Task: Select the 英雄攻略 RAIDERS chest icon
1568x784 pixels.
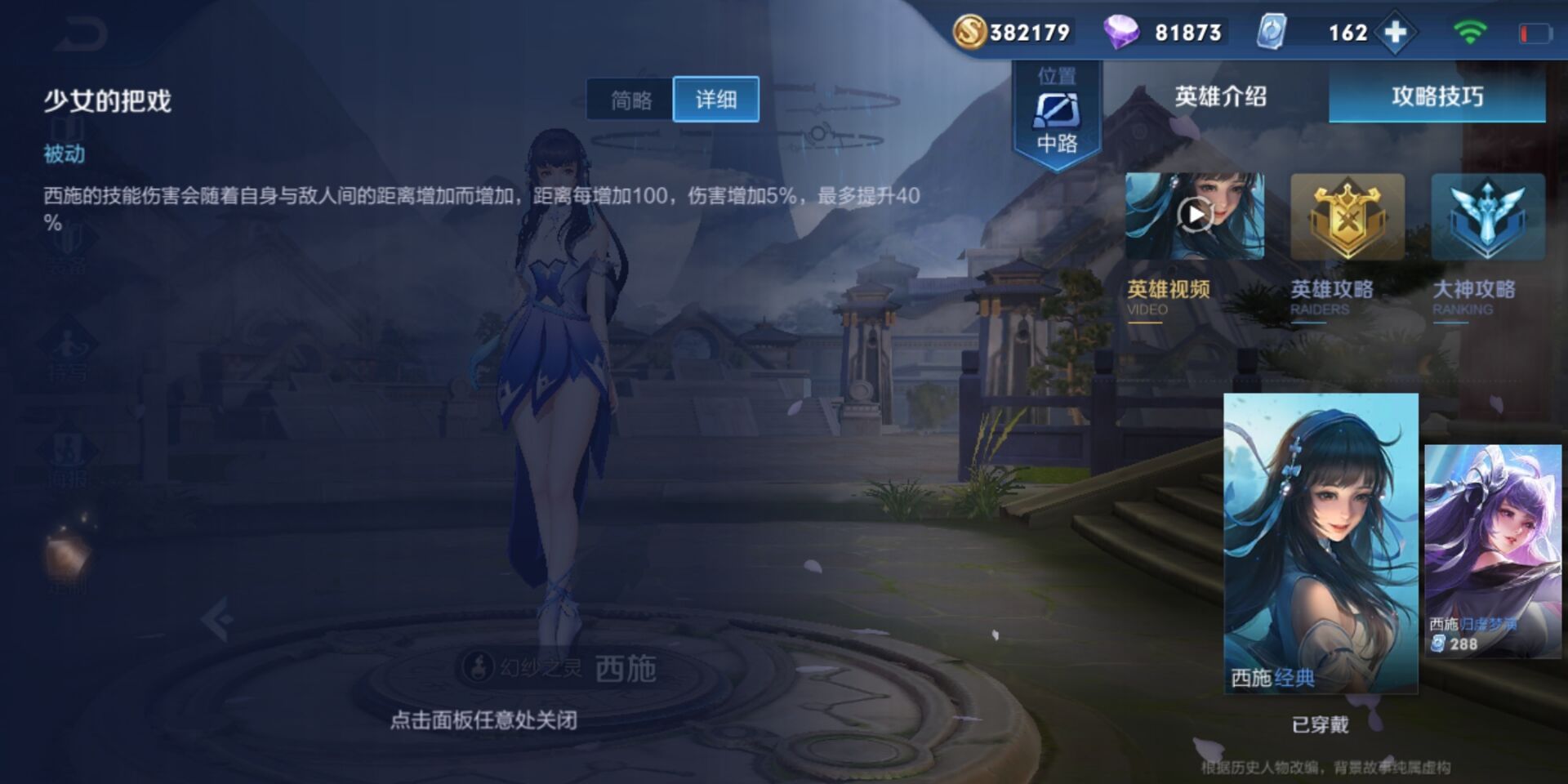Action: (x=1347, y=216)
